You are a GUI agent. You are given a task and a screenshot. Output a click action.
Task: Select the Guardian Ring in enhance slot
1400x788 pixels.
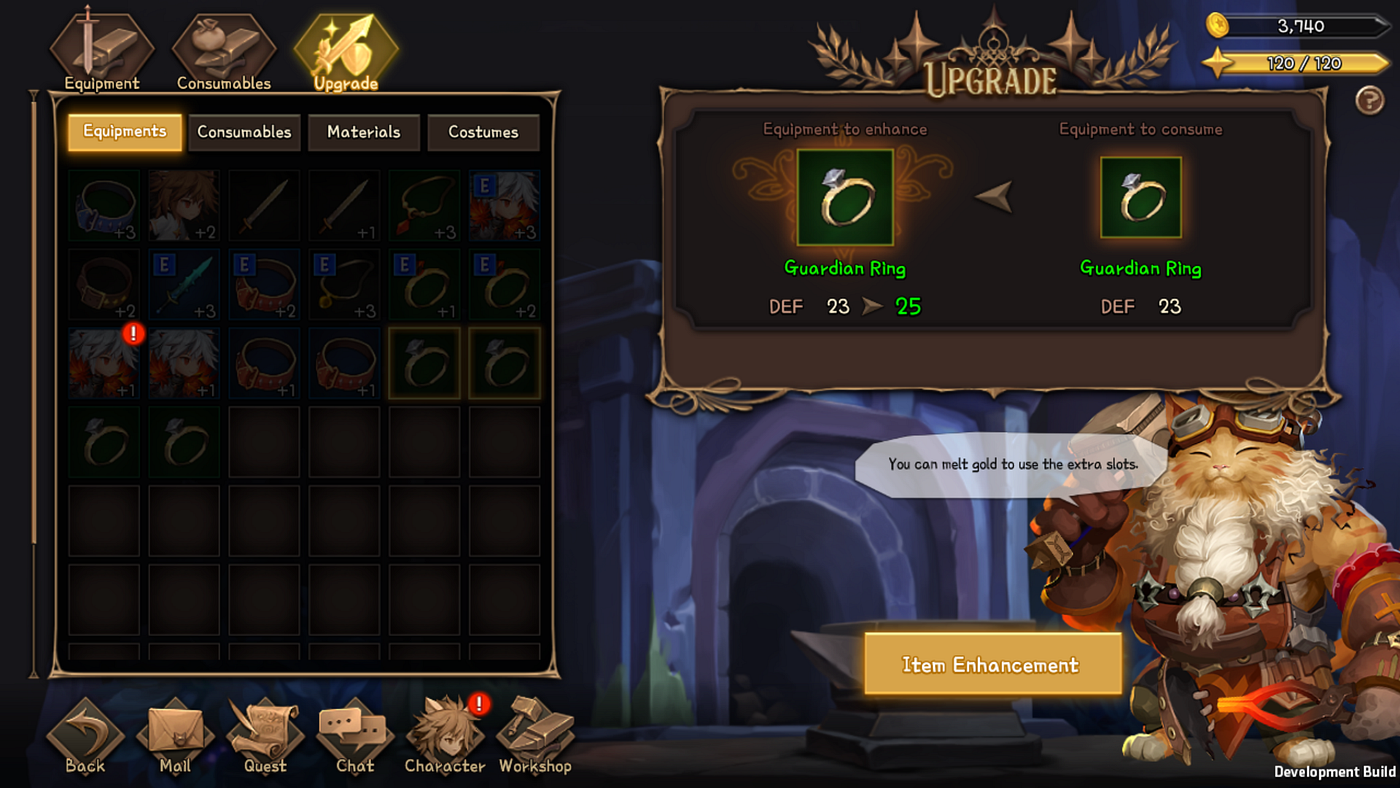(x=845, y=198)
